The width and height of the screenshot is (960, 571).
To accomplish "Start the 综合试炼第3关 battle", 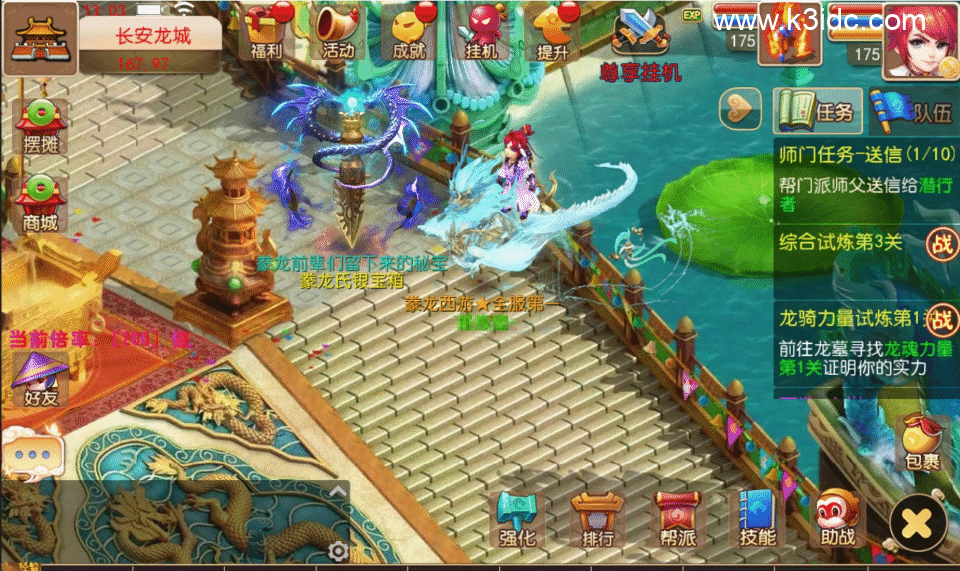I will click(x=940, y=242).
